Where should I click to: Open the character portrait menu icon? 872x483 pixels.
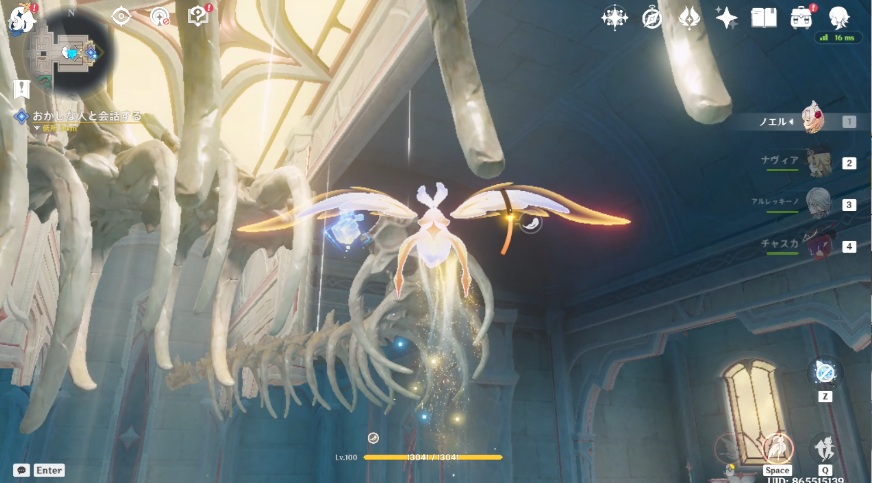click(x=839, y=17)
